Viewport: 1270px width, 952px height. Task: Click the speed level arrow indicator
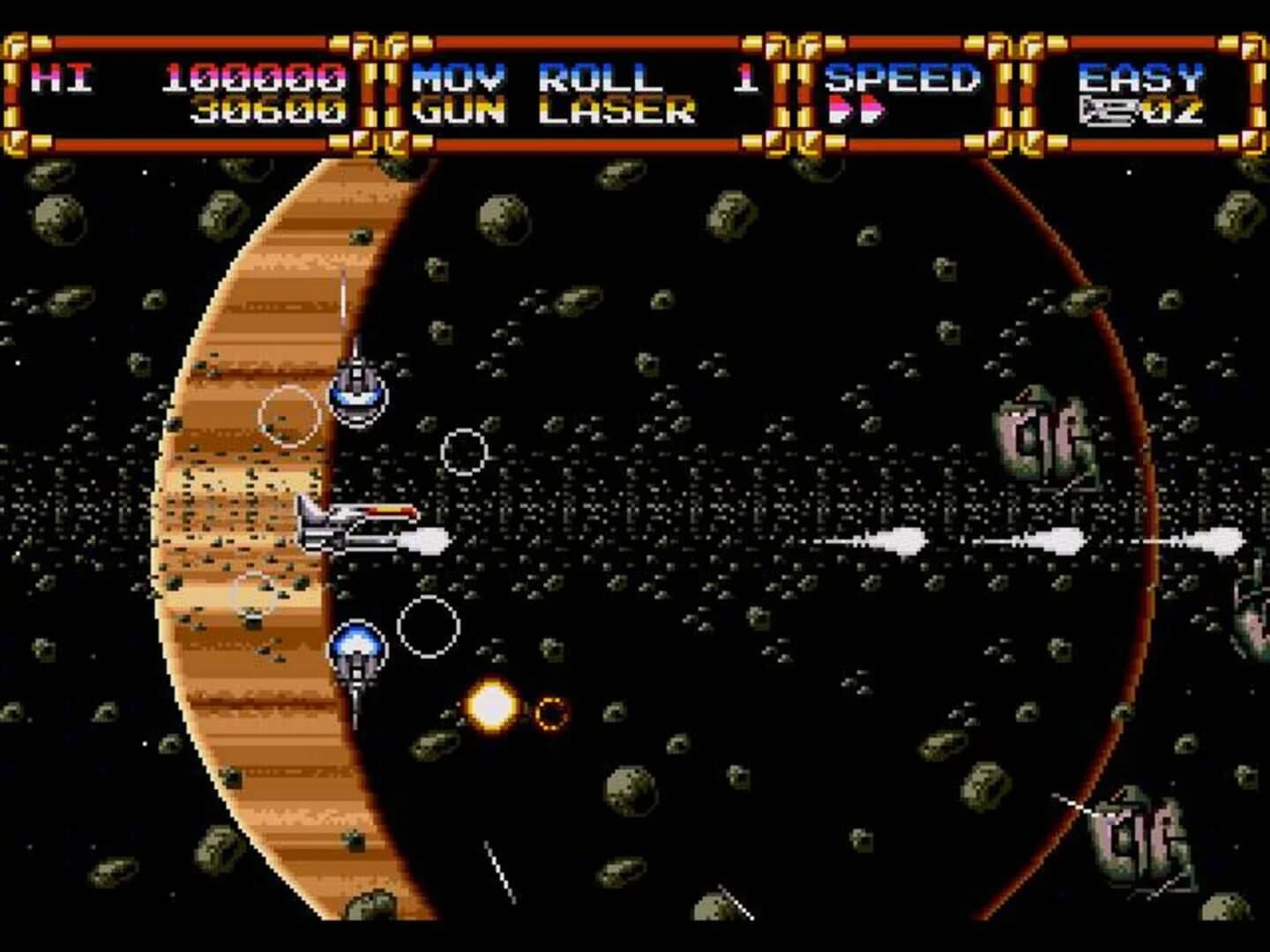coord(855,110)
